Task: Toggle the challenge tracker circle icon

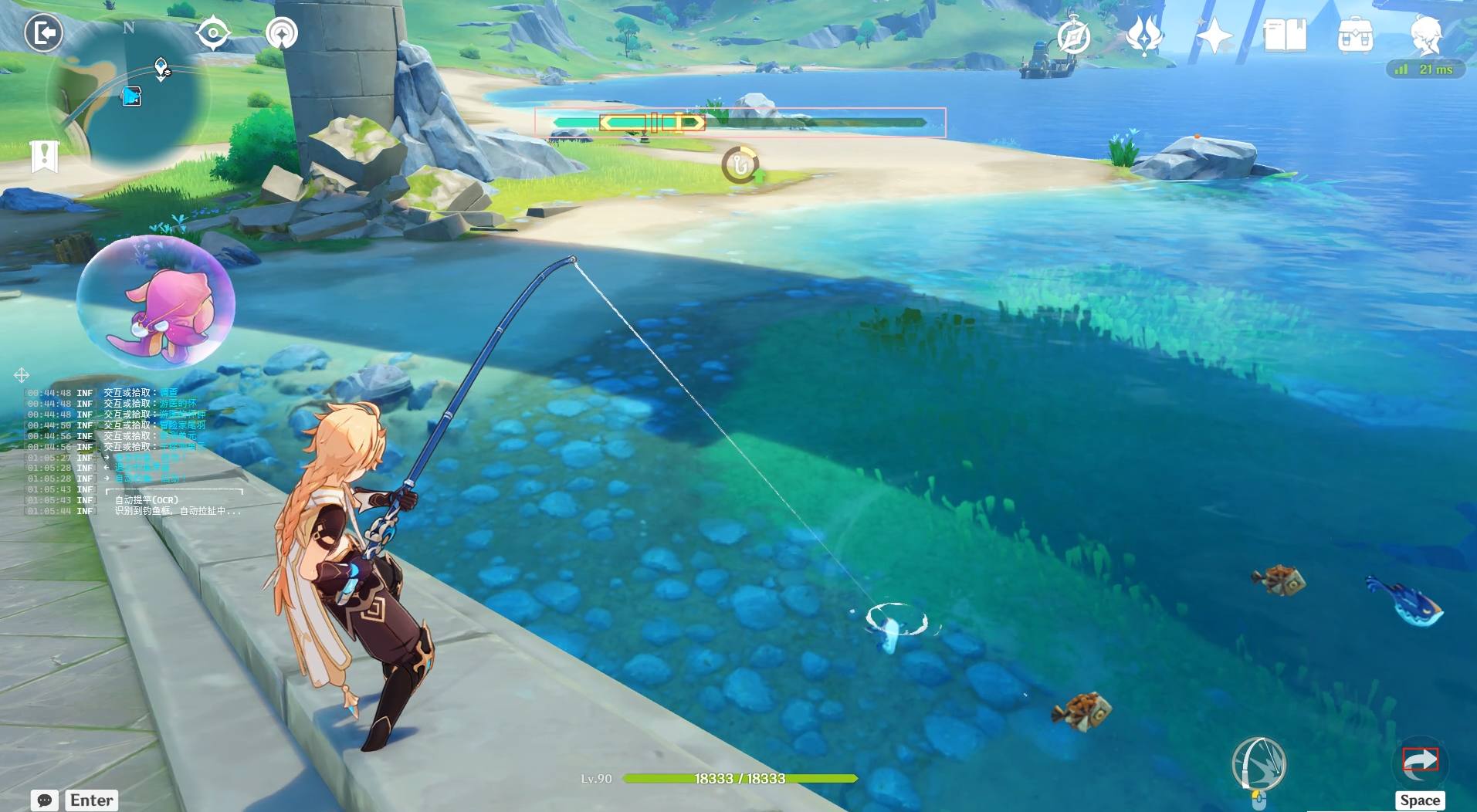Action: (x=280, y=32)
